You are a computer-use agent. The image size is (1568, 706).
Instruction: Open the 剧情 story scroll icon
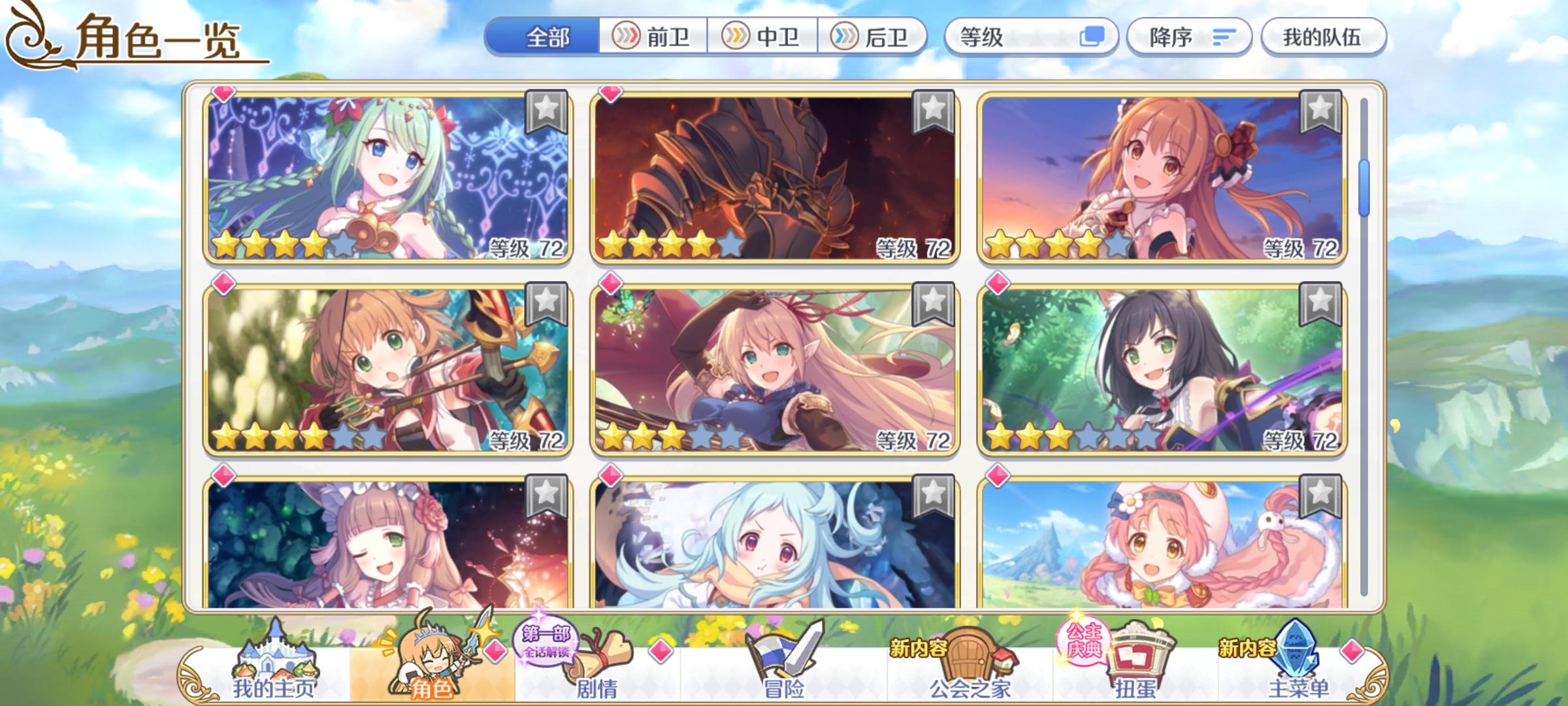(x=598, y=662)
